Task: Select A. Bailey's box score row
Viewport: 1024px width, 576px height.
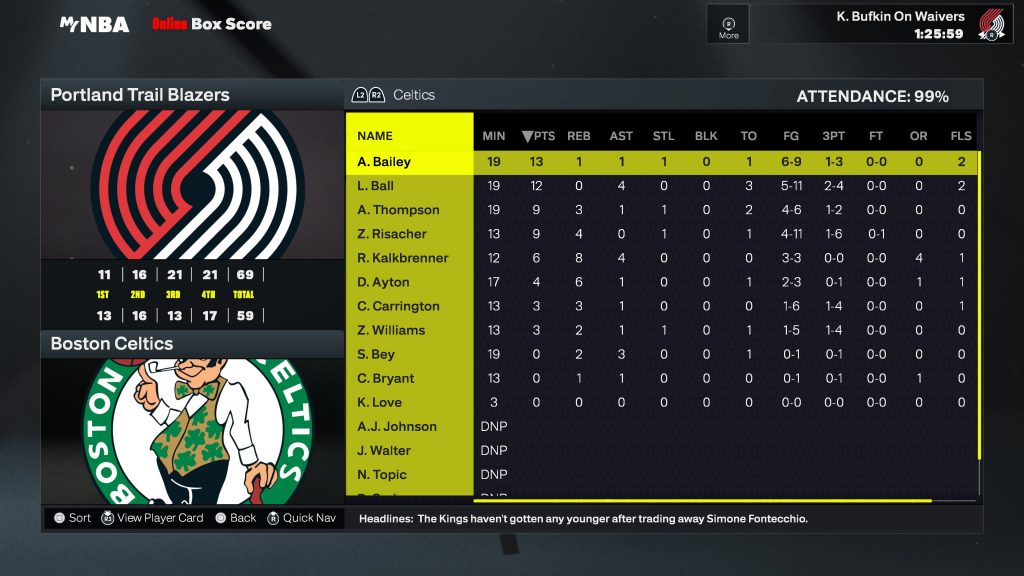Action: (x=384, y=162)
